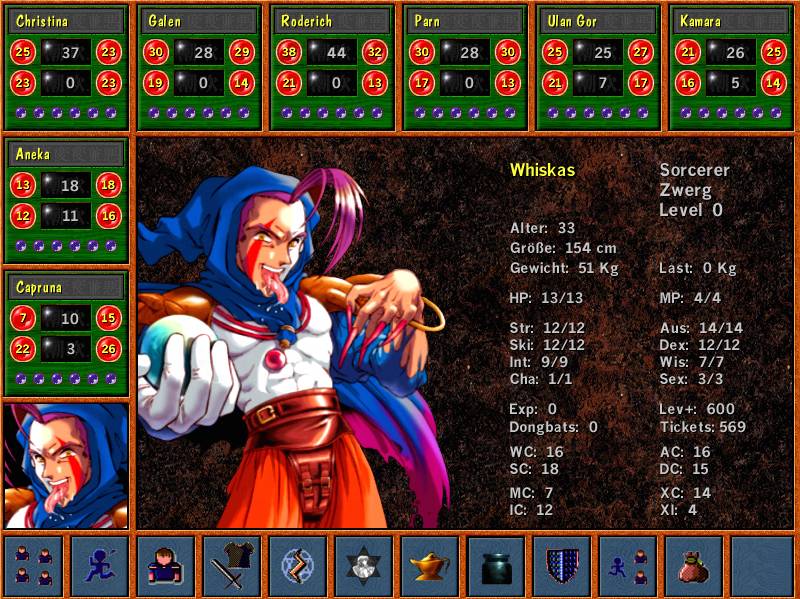Select Capruna's party panel
Screen dimensions: 800x599
[67, 333]
